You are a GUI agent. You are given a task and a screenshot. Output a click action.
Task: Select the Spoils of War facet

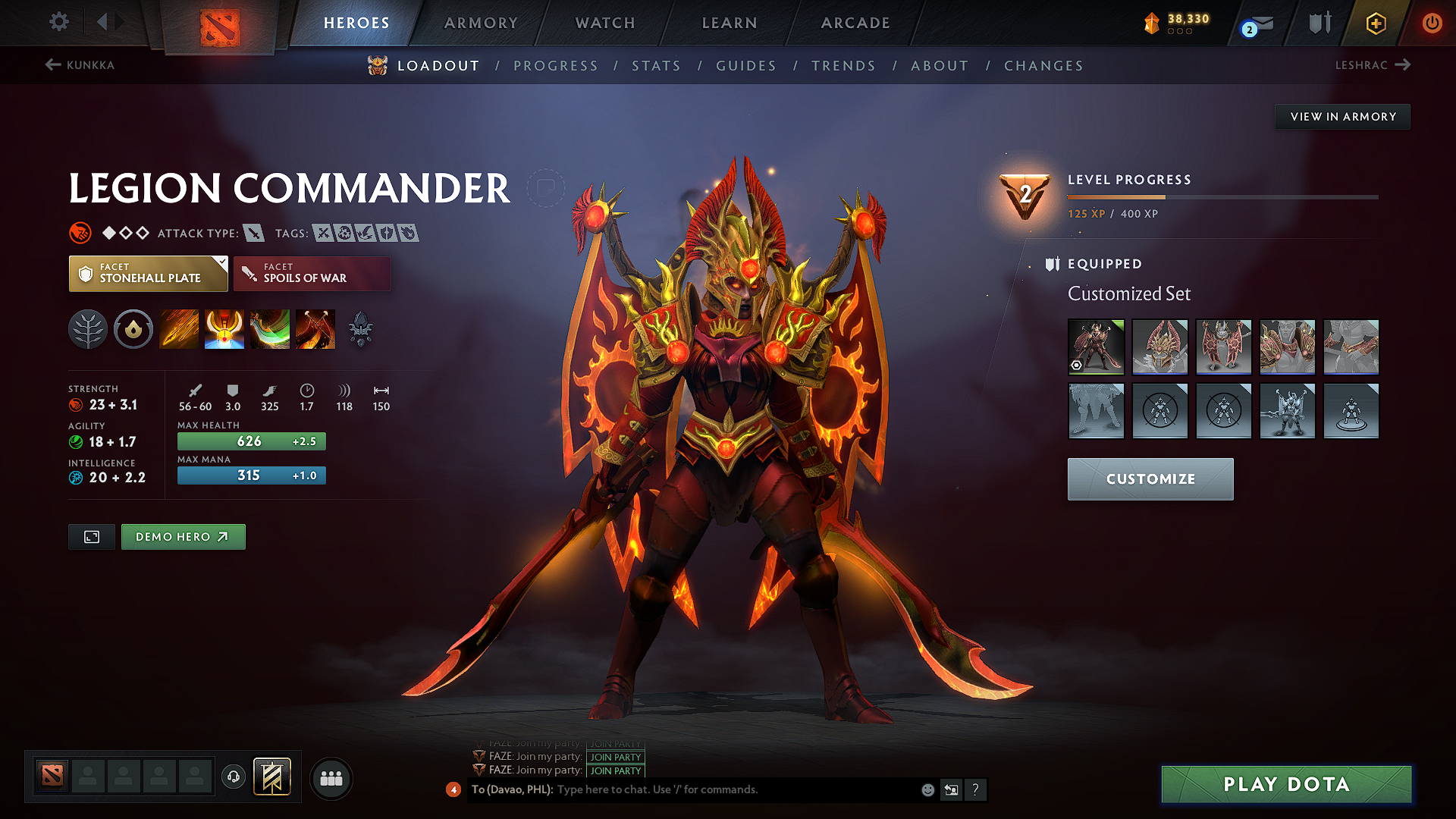tap(312, 273)
